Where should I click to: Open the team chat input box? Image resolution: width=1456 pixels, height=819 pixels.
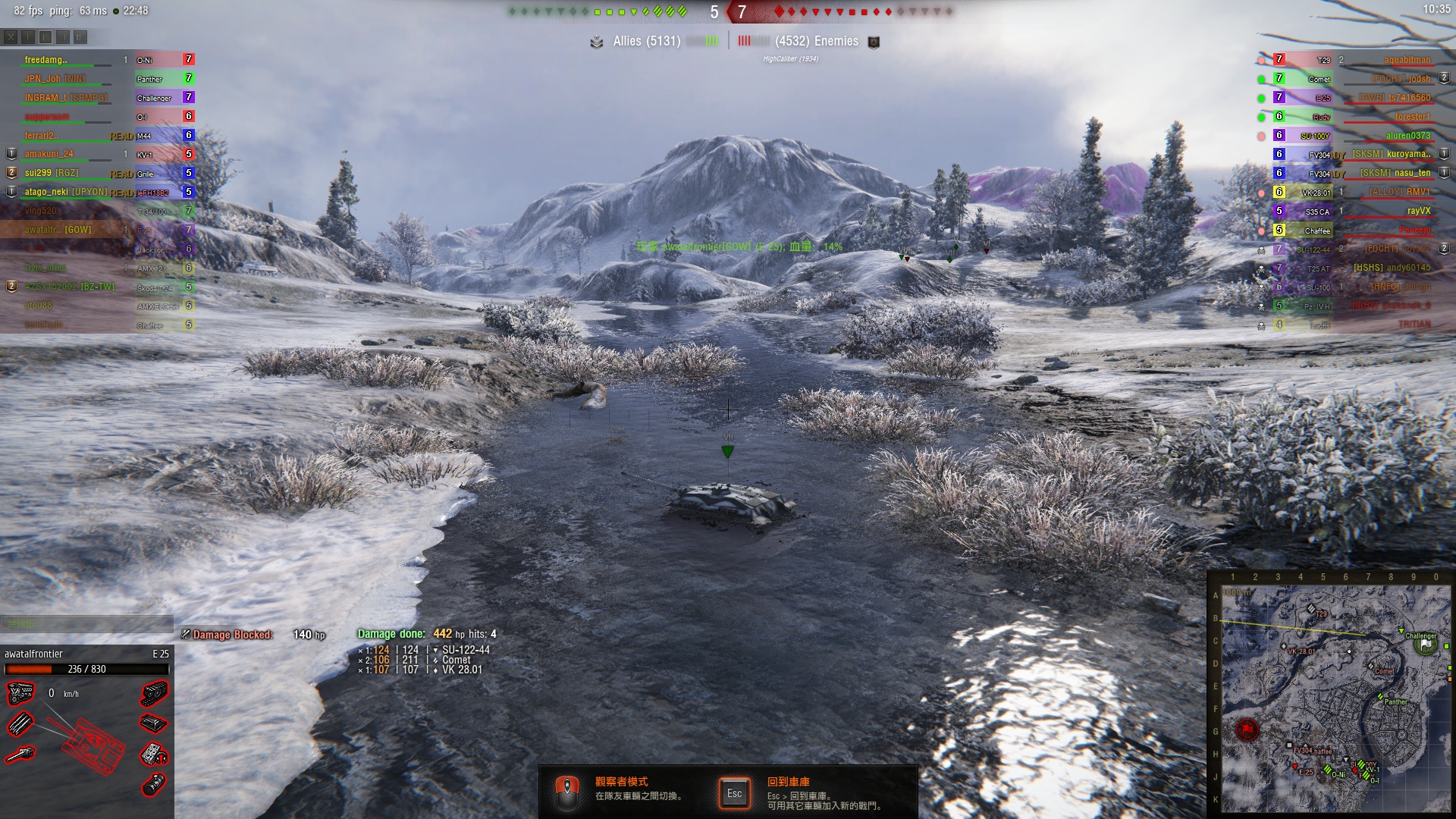[86, 624]
